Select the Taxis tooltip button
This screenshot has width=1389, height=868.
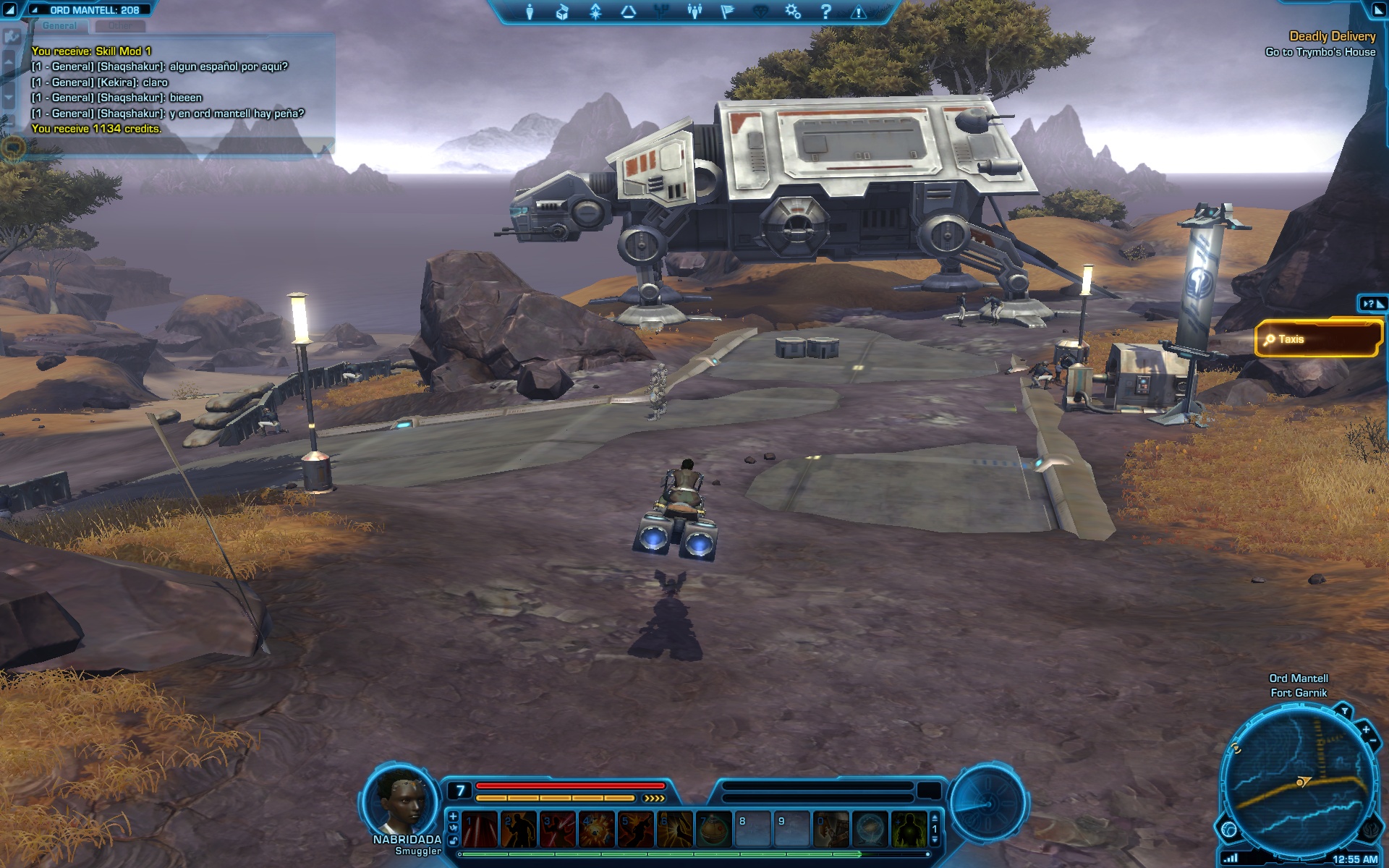1318,339
